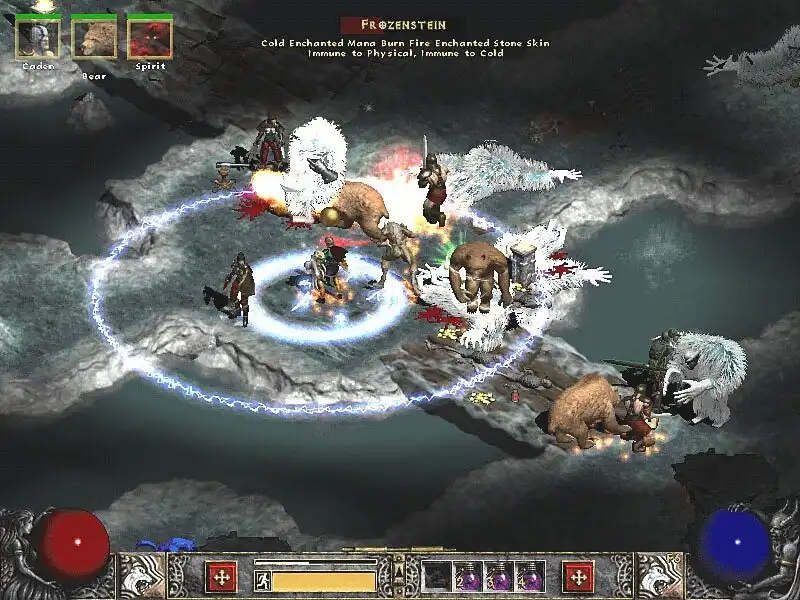Select the Bear summon portrait
The height and width of the screenshot is (600, 800).
(x=94, y=39)
